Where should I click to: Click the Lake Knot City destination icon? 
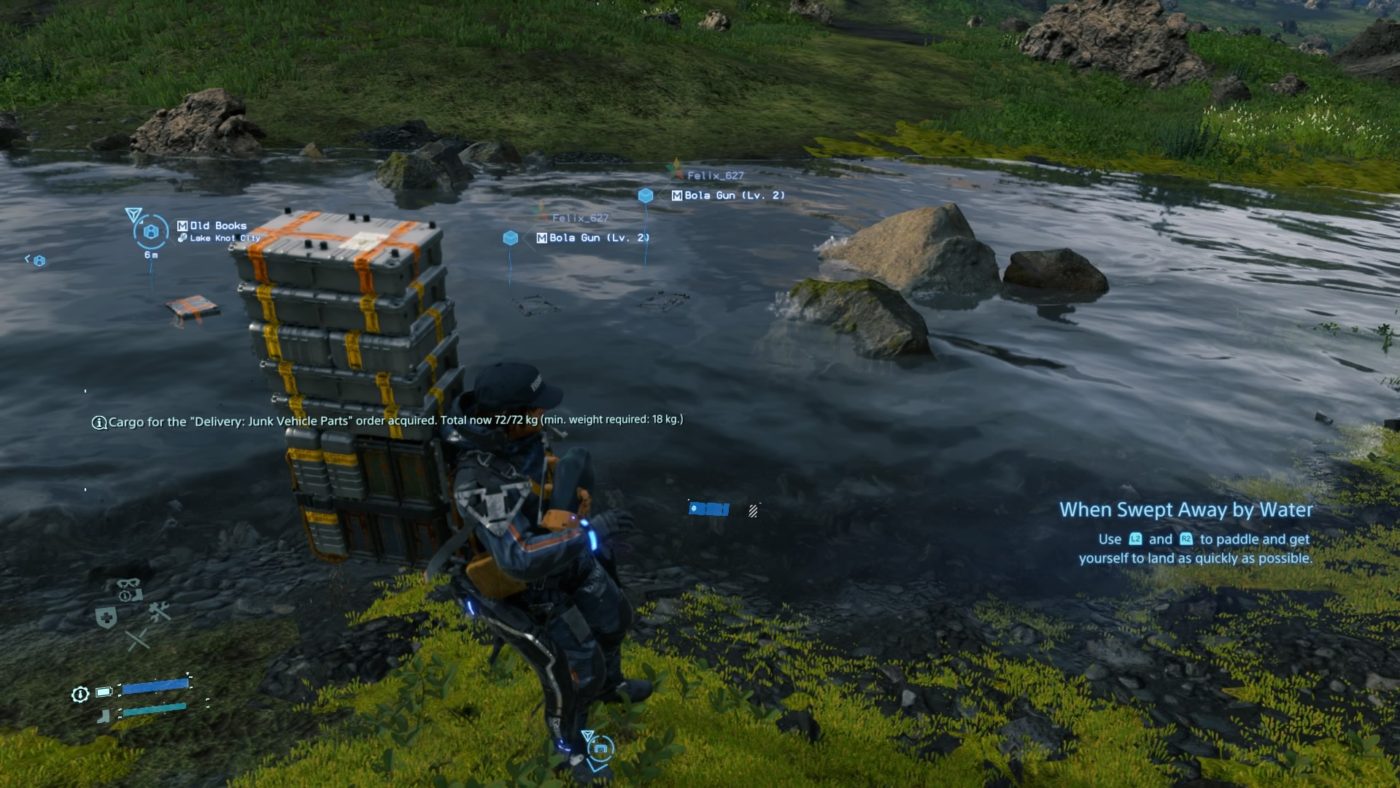click(183, 237)
